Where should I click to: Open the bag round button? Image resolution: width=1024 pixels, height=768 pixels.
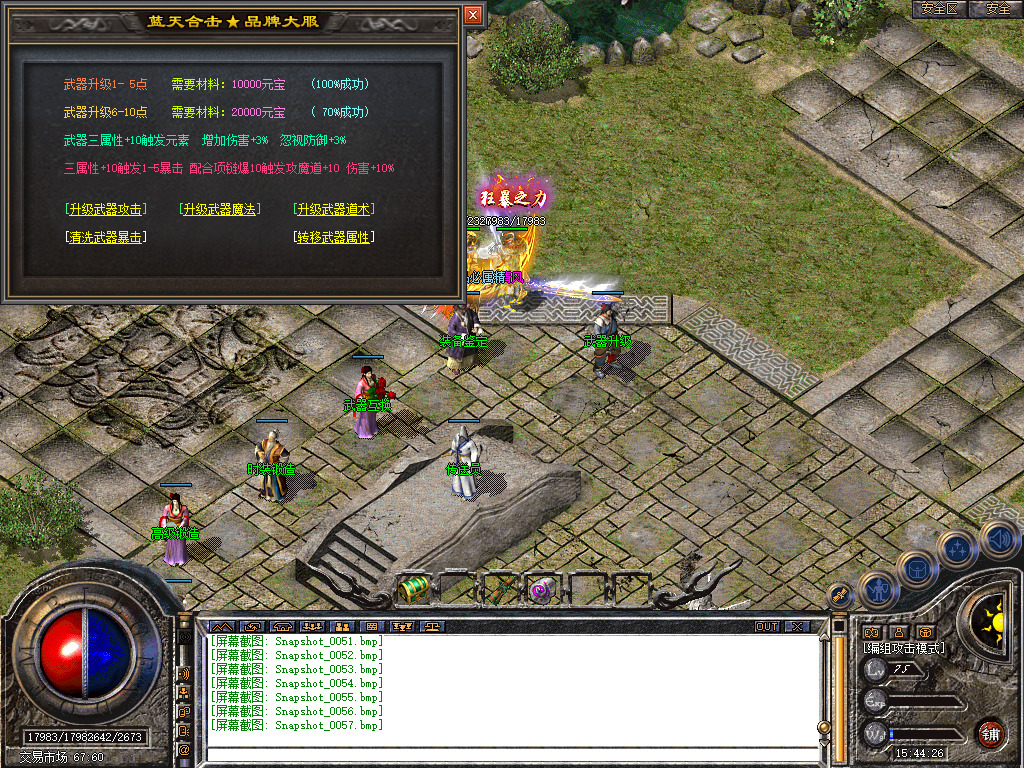click(x=918, y=568)
